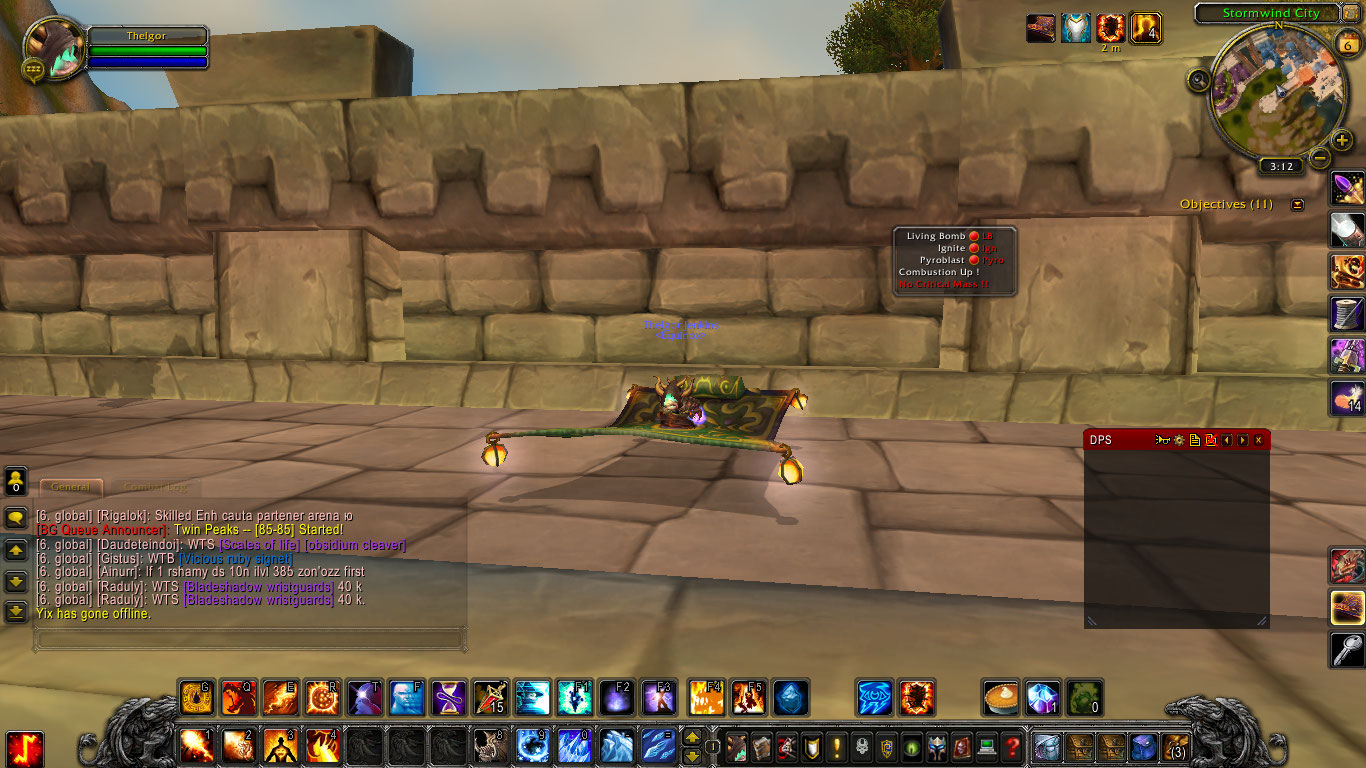The width and height of the screenshot is (1366, 768).
Task: Open the calendar showing day 6
Action: (1346, 42)
